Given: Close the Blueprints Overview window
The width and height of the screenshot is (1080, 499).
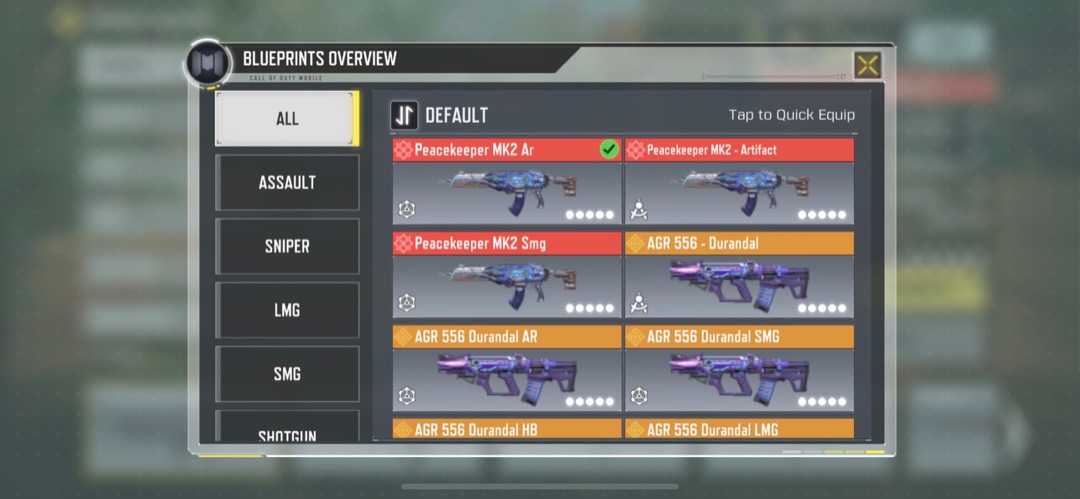Looking at the screenshot, I should (x=867, y=66).
